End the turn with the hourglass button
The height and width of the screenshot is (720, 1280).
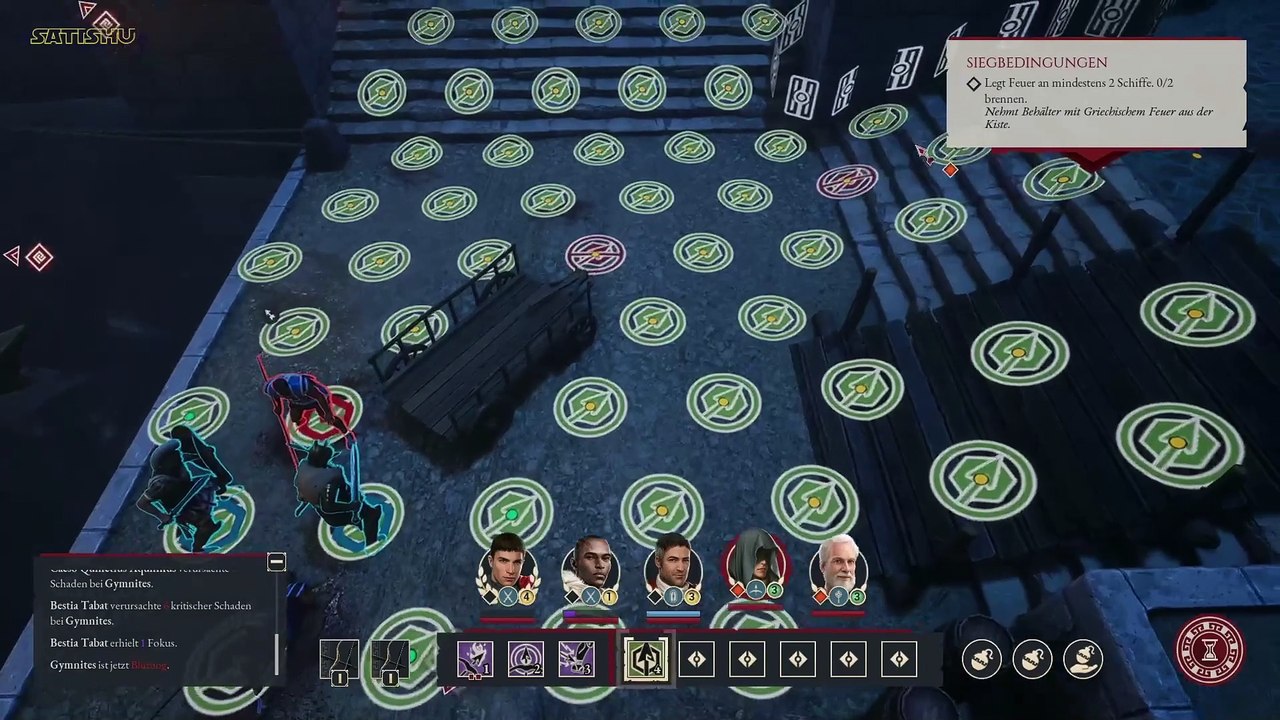1210,650
